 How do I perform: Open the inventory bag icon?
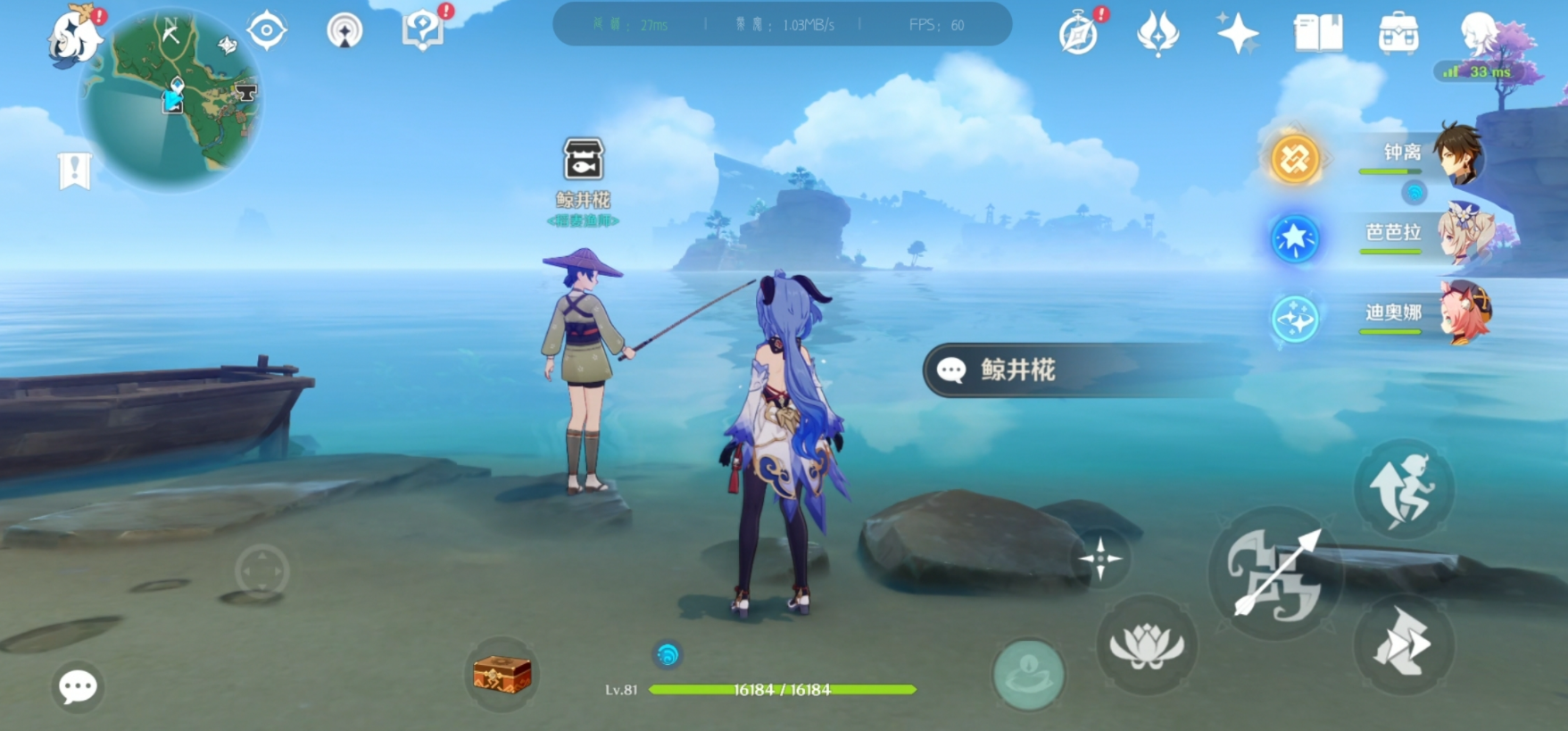[1398, 34]
